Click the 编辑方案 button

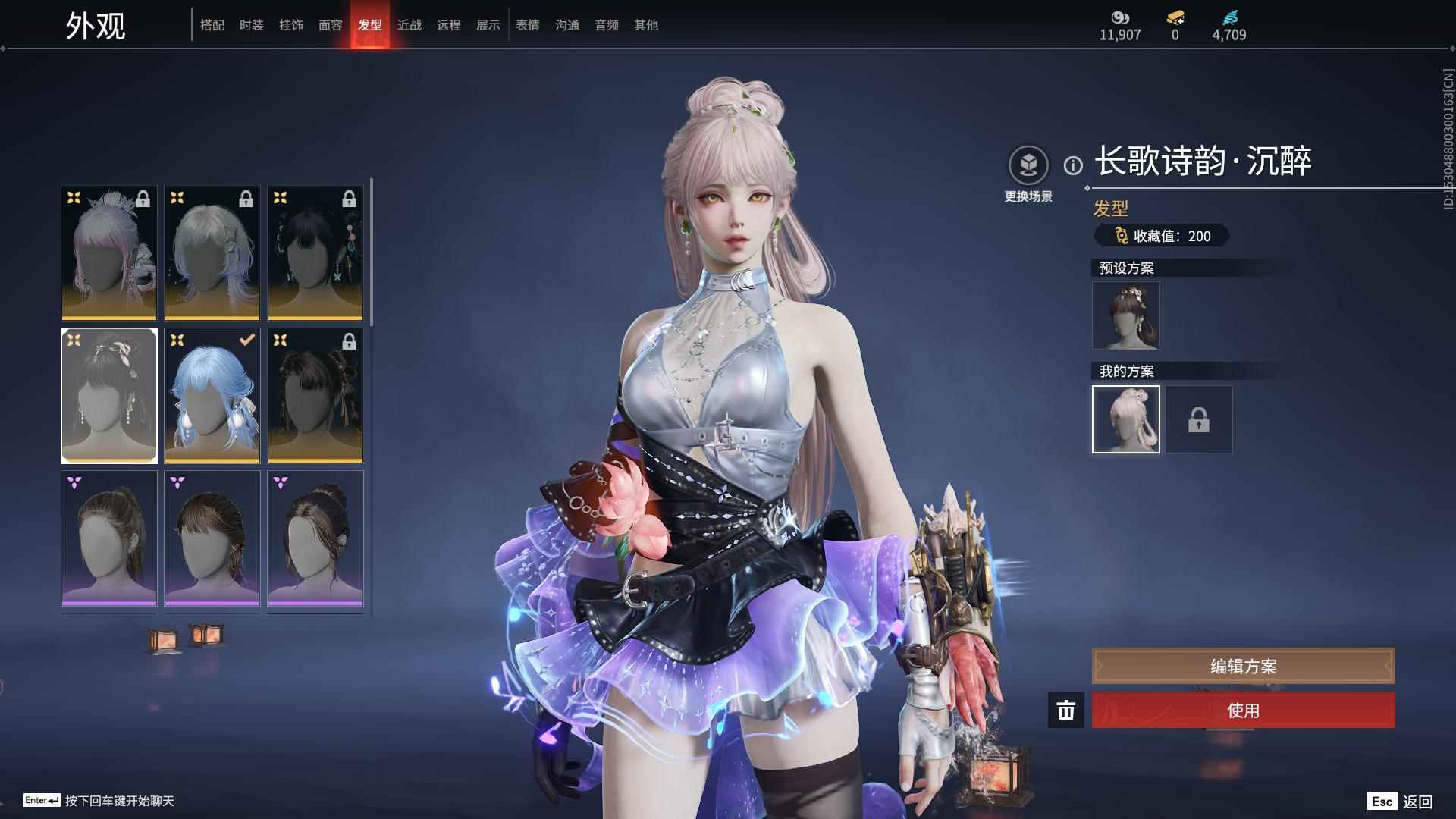click(x=1243, y=666)
